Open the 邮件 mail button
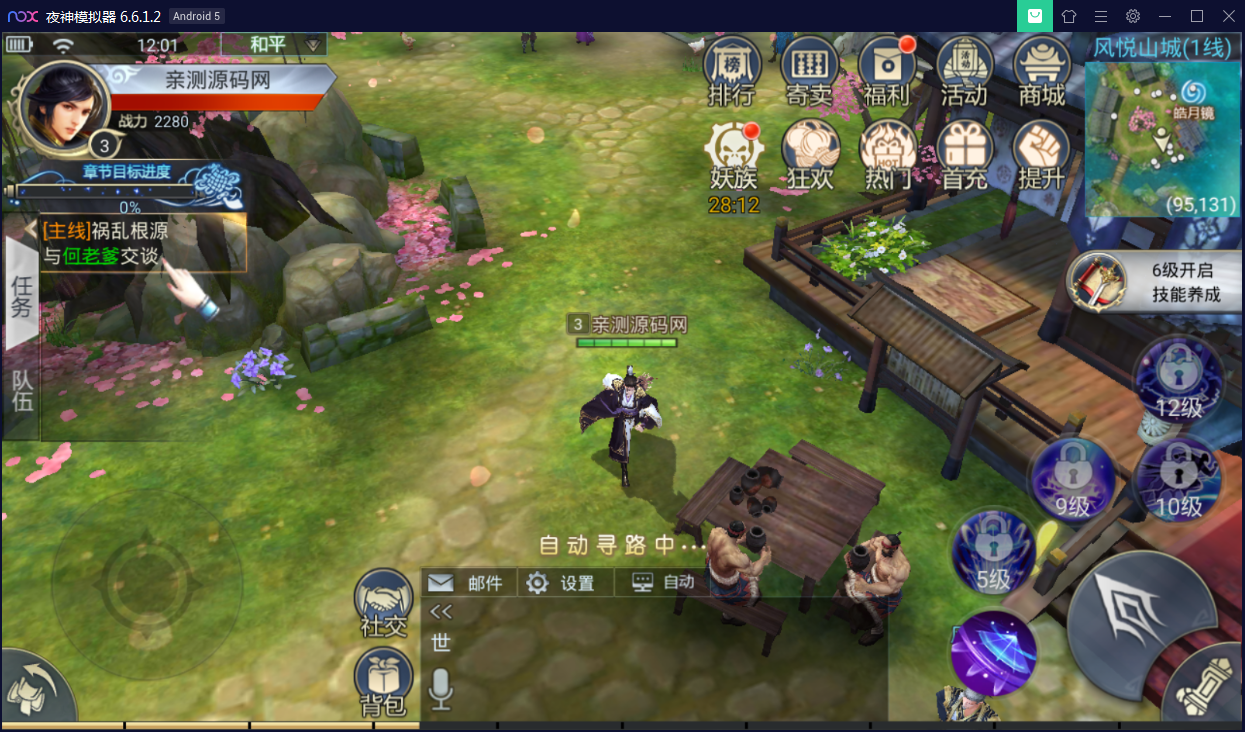Viewport: 1245px width, 732px height. coord(468,583)
